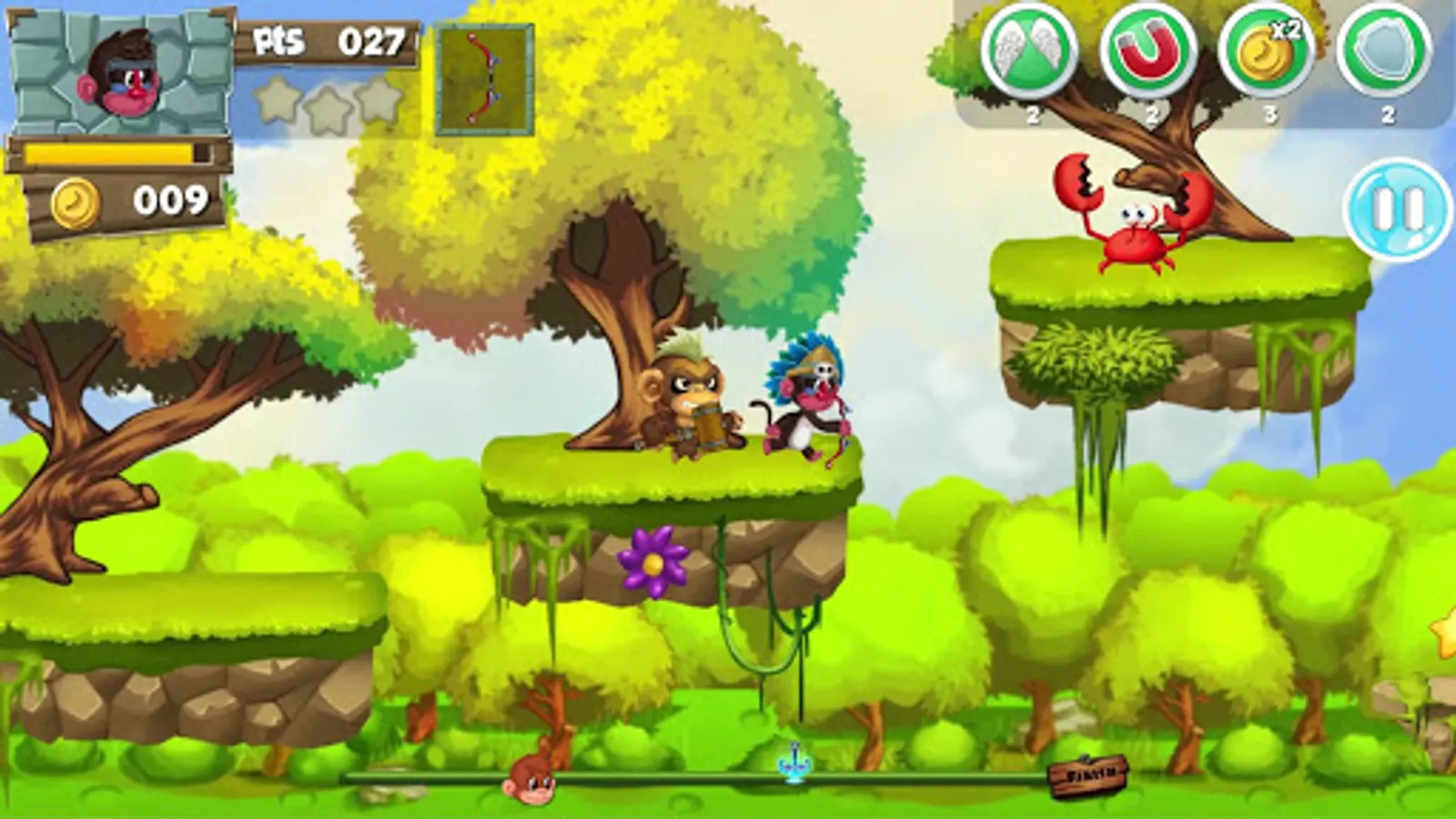Tap the number 3 under the coin power-up
This screenshot has width=1456, height=819.
(x=1269, y=116)
